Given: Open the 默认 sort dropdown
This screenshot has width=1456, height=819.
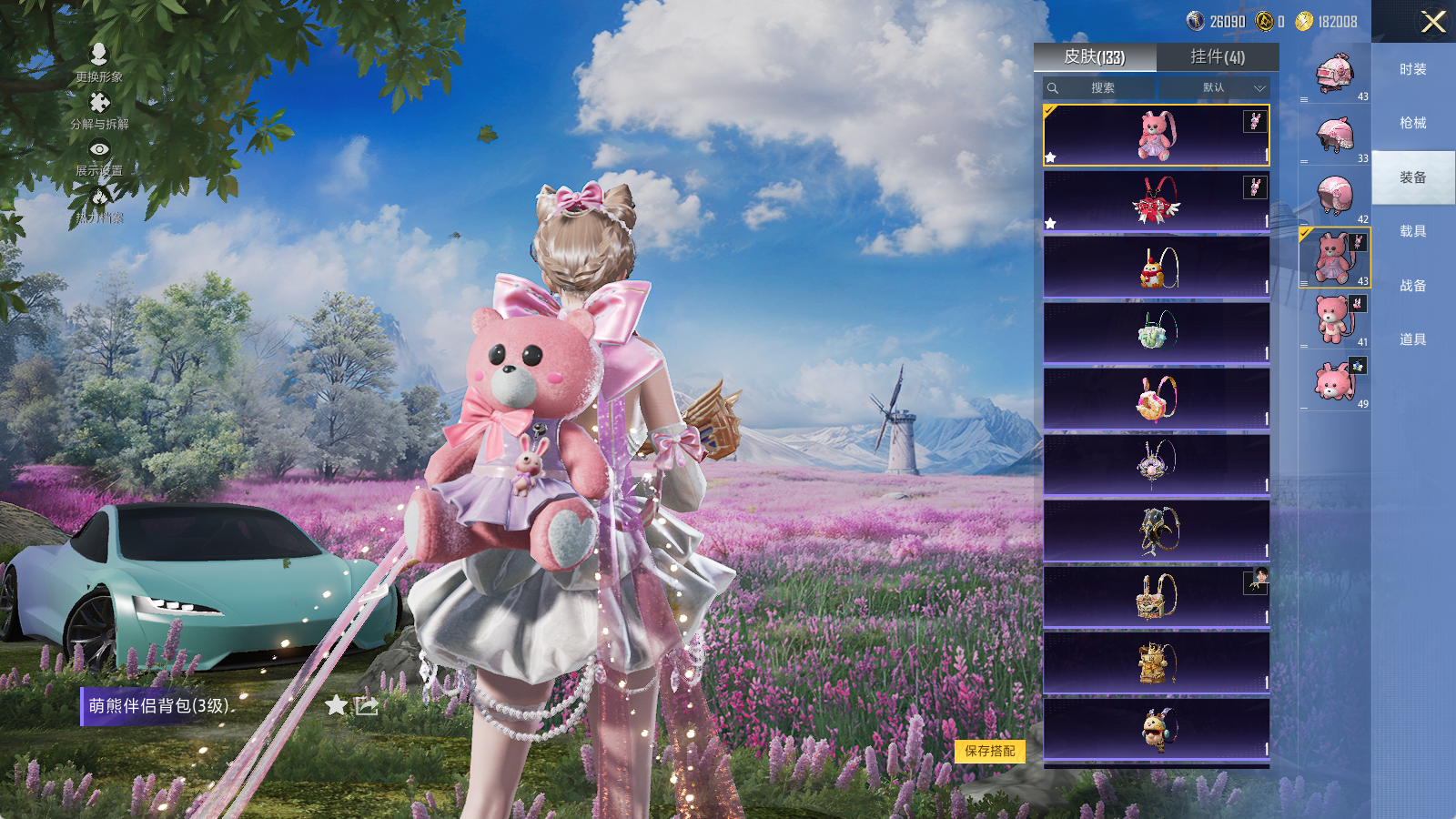Looking at the screenshot, I should [x=1233, y=88].
